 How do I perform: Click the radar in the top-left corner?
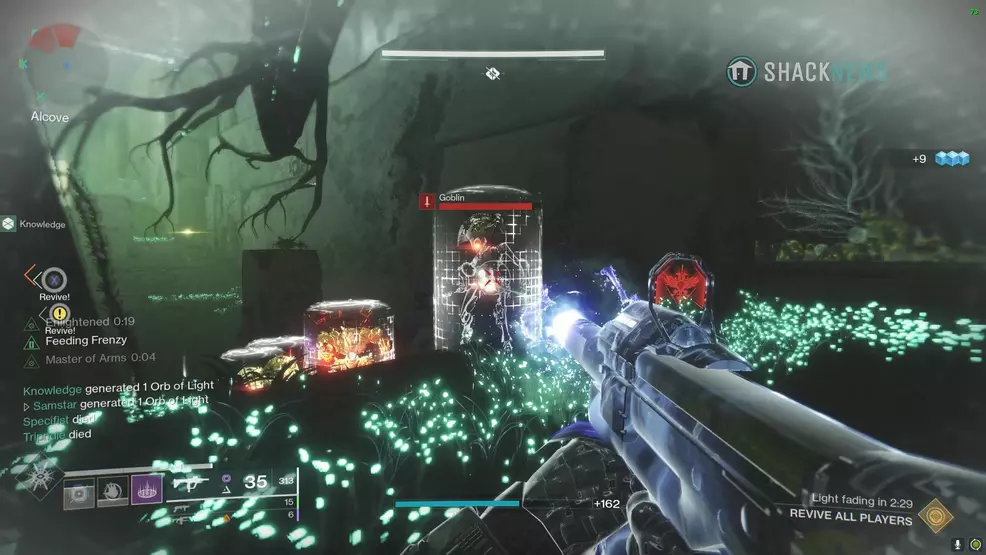pyautogui.click(x=52, y=57)
